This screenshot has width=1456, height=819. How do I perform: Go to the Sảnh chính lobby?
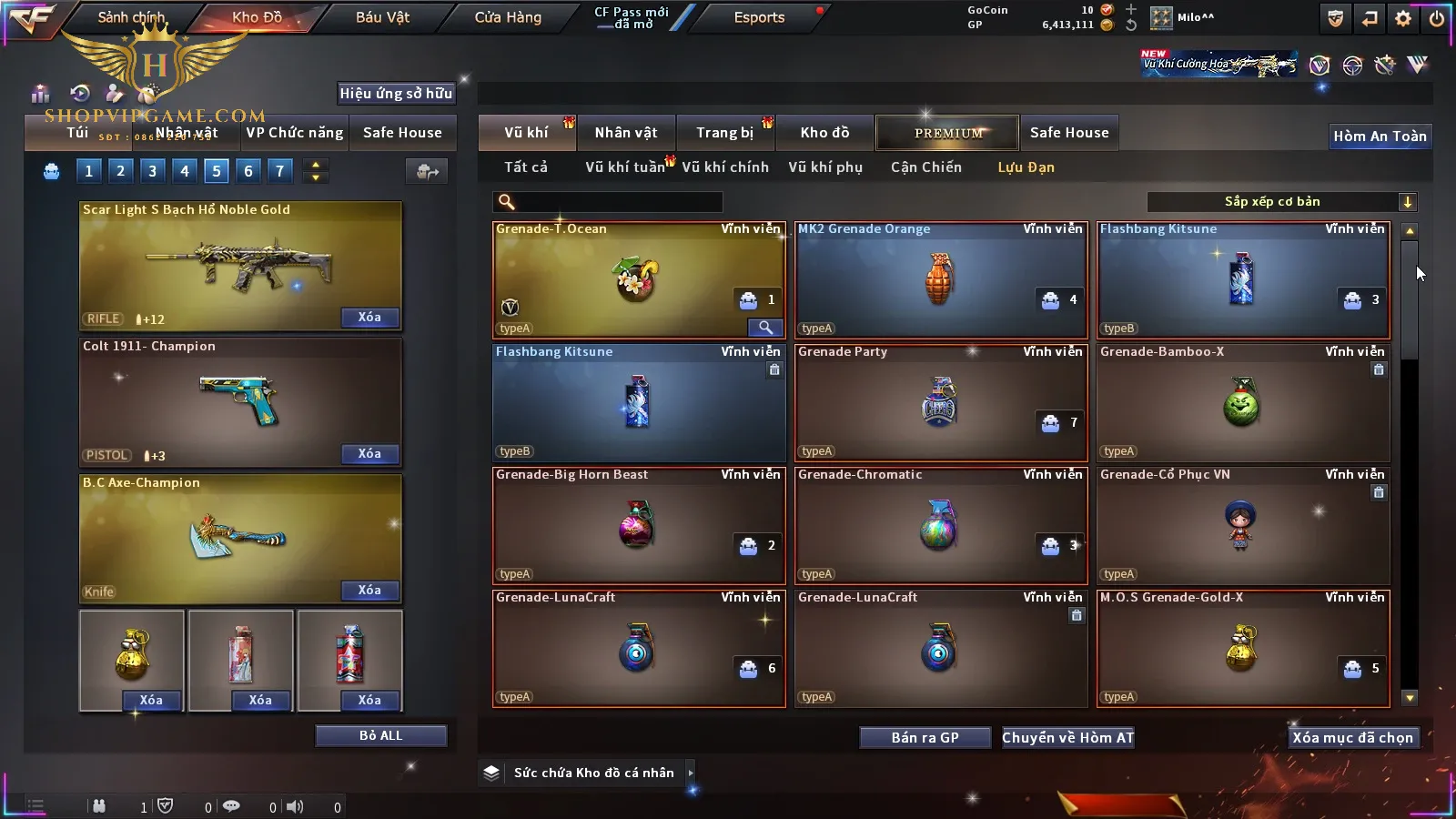[131, 17]
